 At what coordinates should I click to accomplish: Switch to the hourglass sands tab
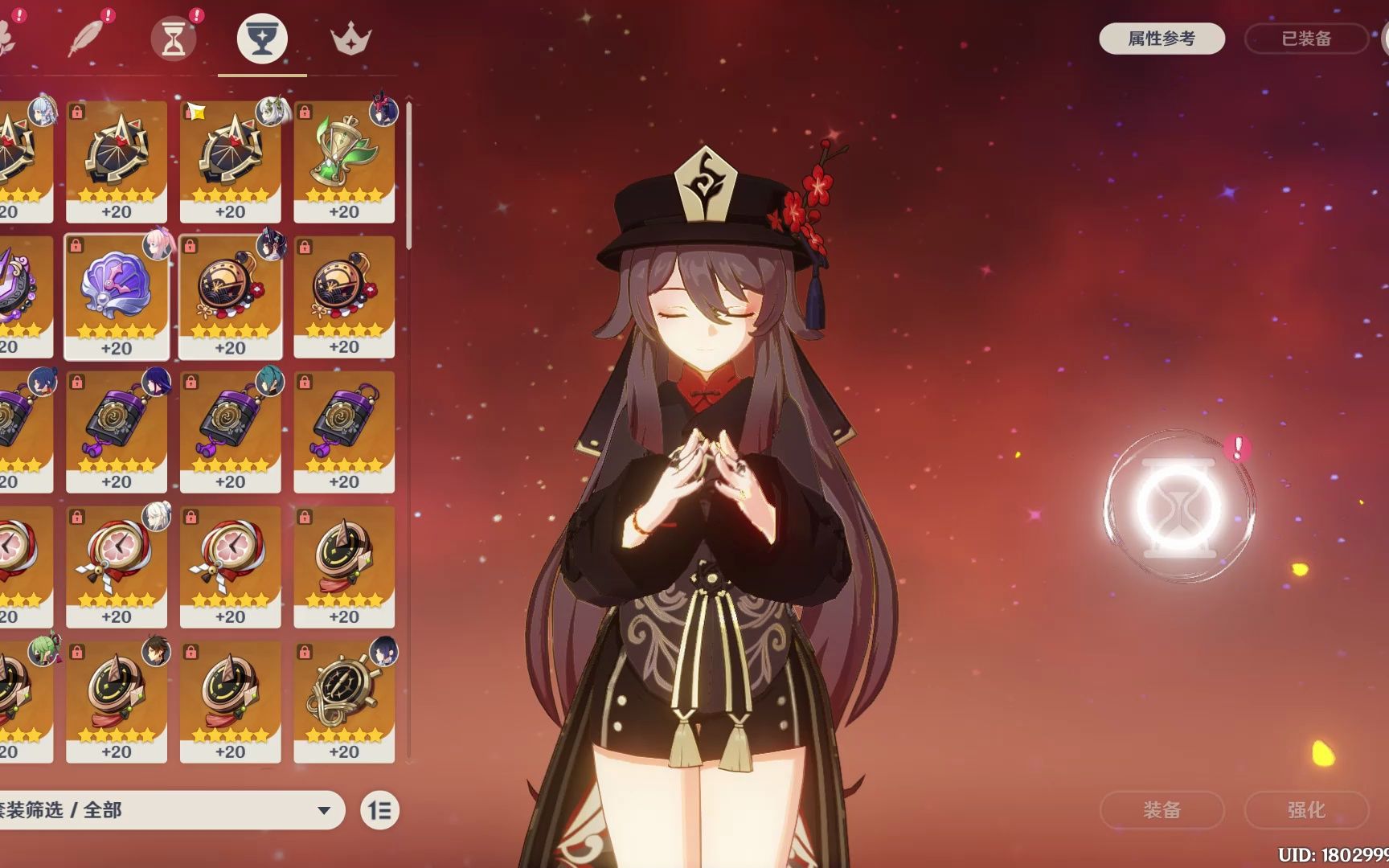[x=174, y=38]
